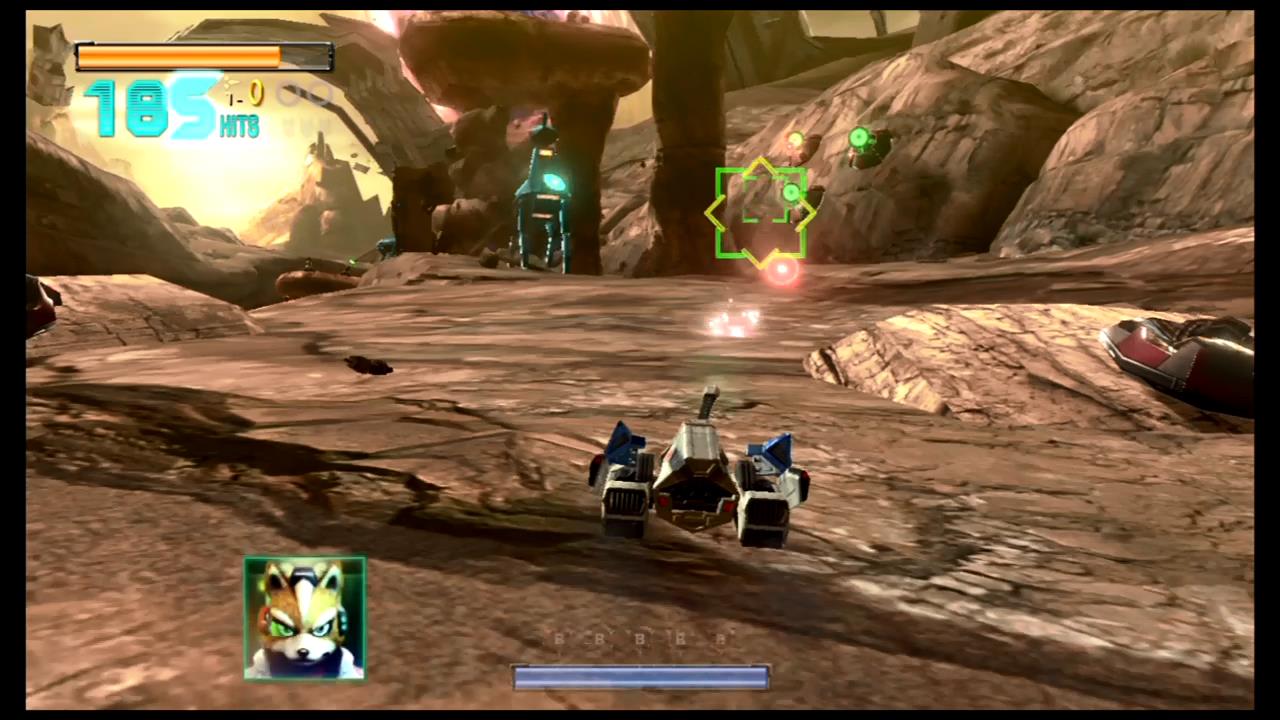Click the green targeting reticle
The image size is (1280, 720).
[x=762, y=210]
